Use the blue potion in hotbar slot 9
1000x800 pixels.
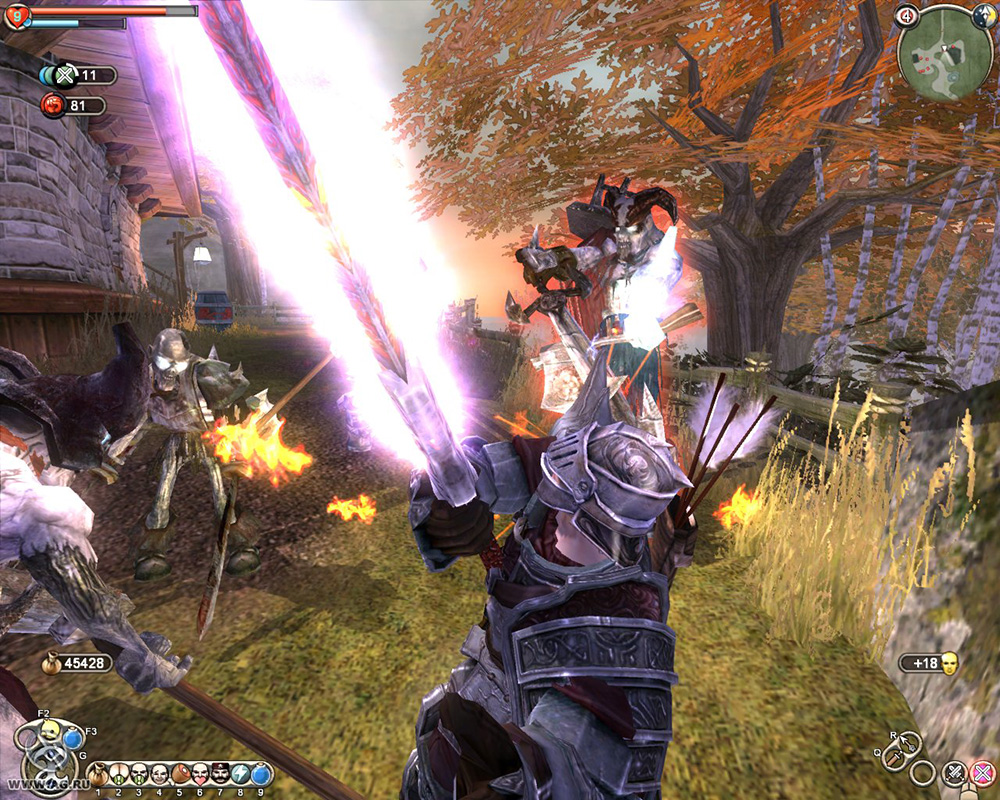click(x=261, y=774)
